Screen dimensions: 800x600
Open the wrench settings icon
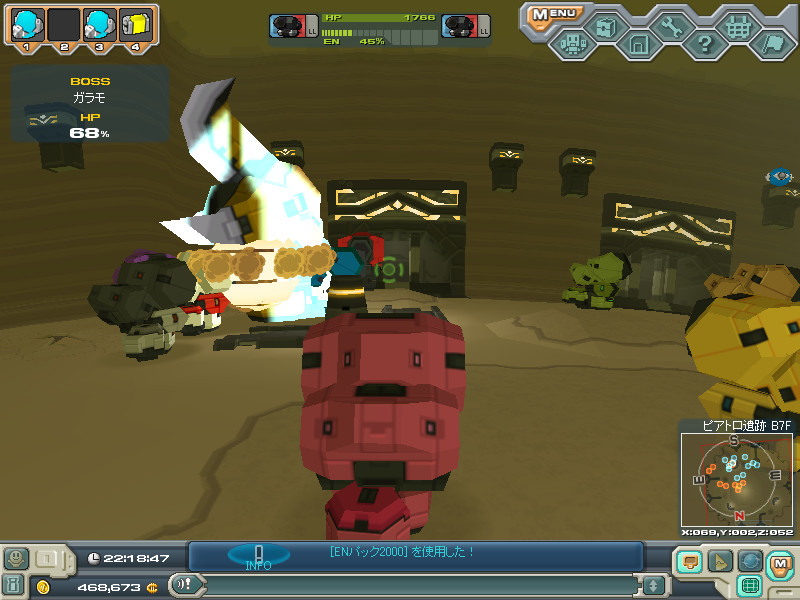click(x=672, y=27)
